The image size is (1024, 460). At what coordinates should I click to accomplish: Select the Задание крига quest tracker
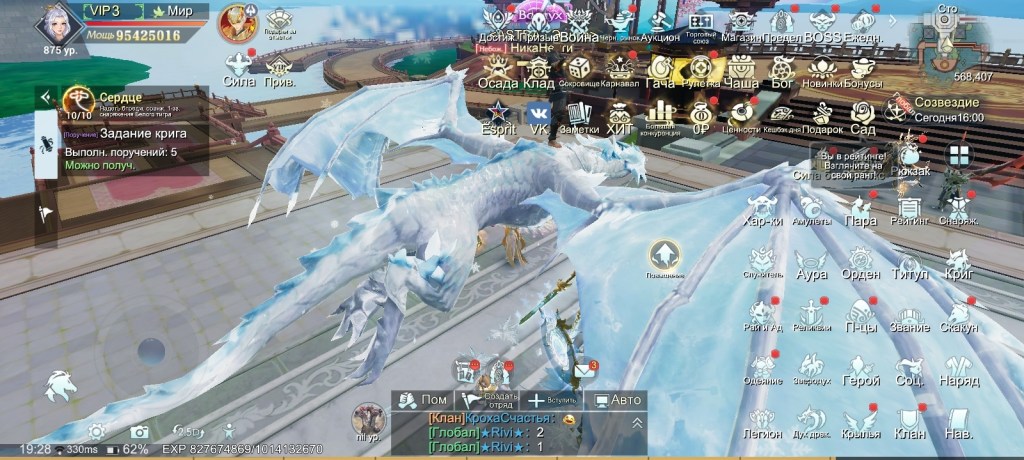coord(125,133)
